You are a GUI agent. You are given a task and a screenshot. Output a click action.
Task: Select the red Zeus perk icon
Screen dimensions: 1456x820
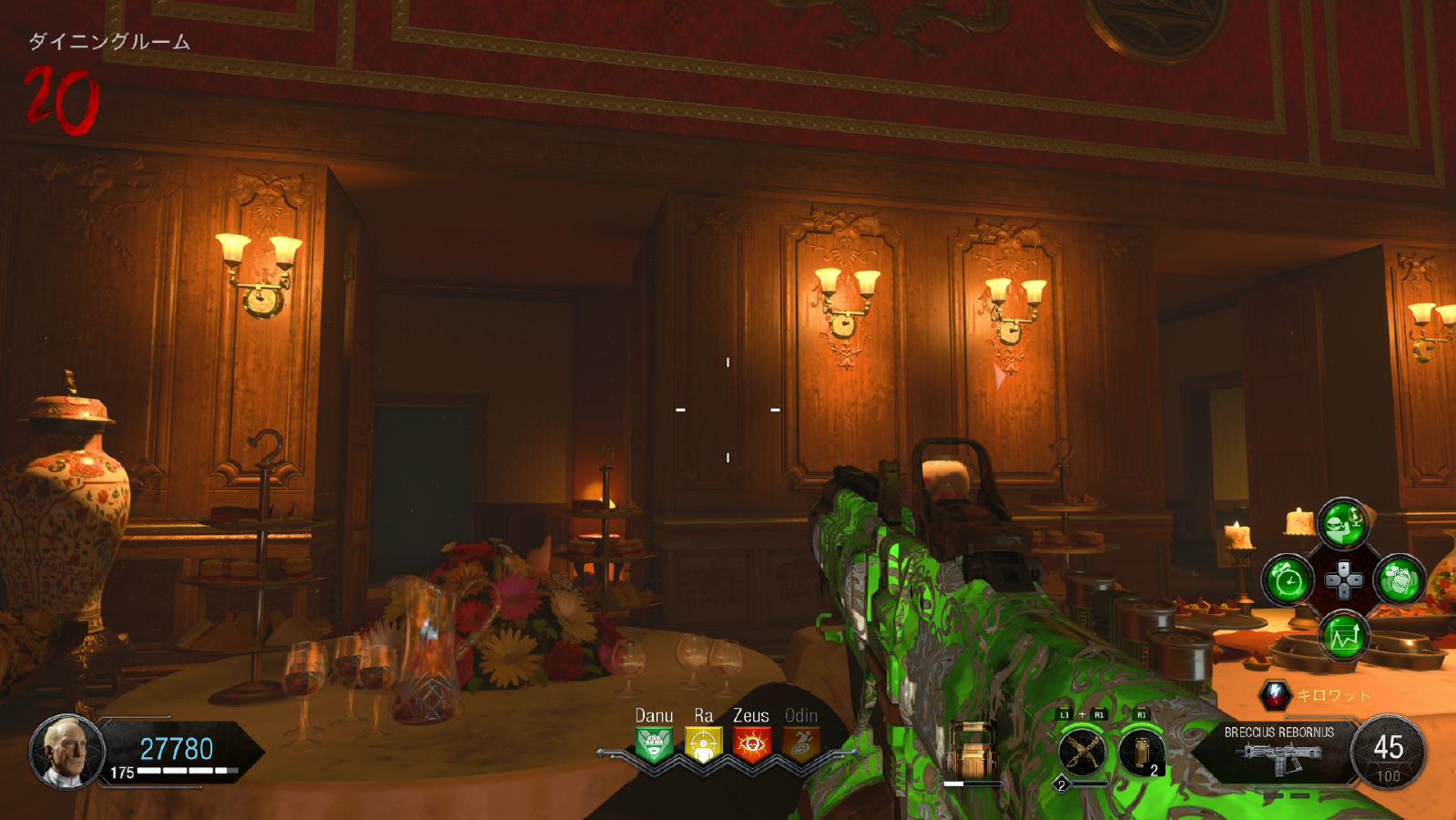pyautogui.click(x=751, y=744)
